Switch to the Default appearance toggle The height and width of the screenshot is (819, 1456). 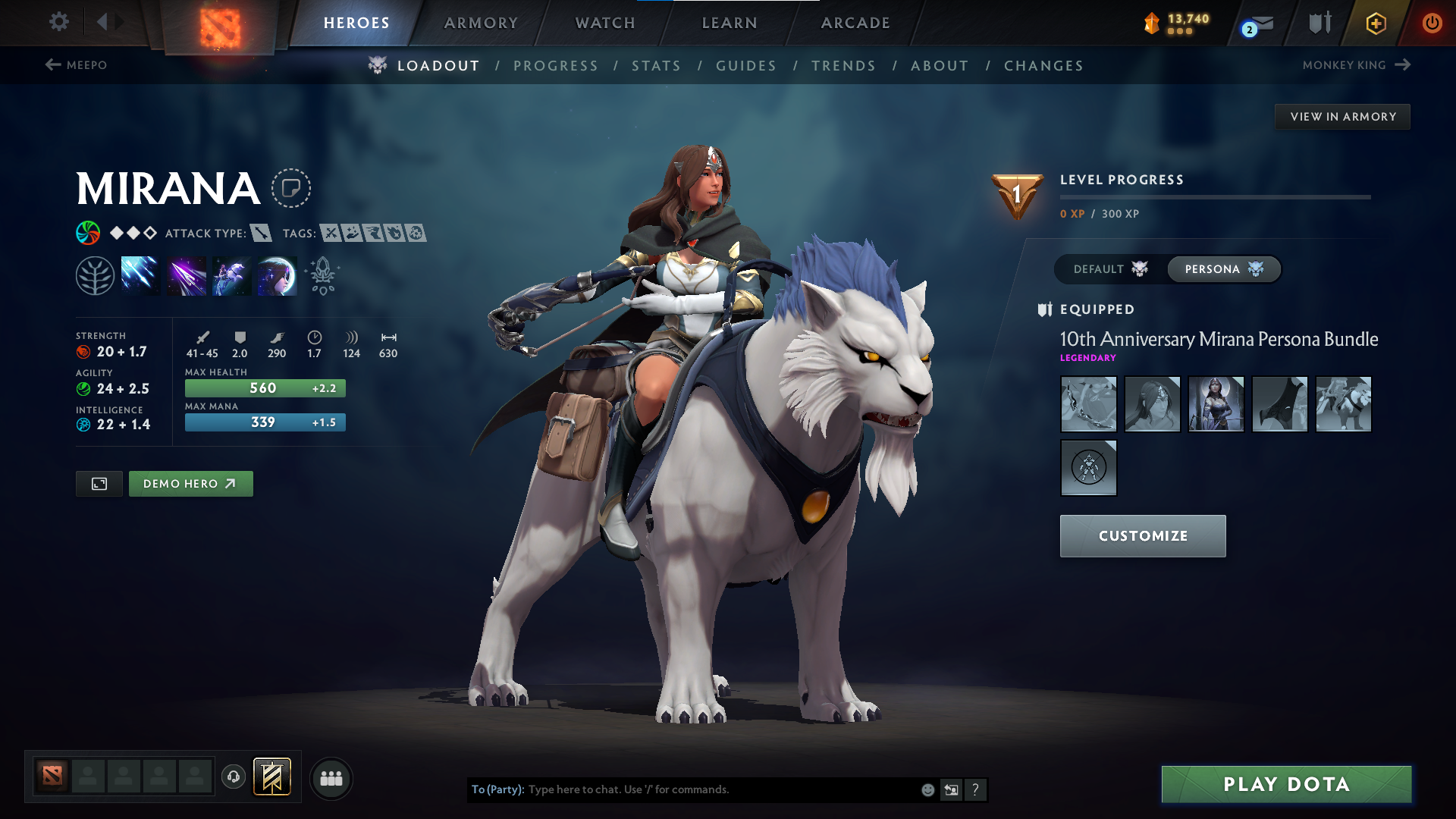point(1107,268)
